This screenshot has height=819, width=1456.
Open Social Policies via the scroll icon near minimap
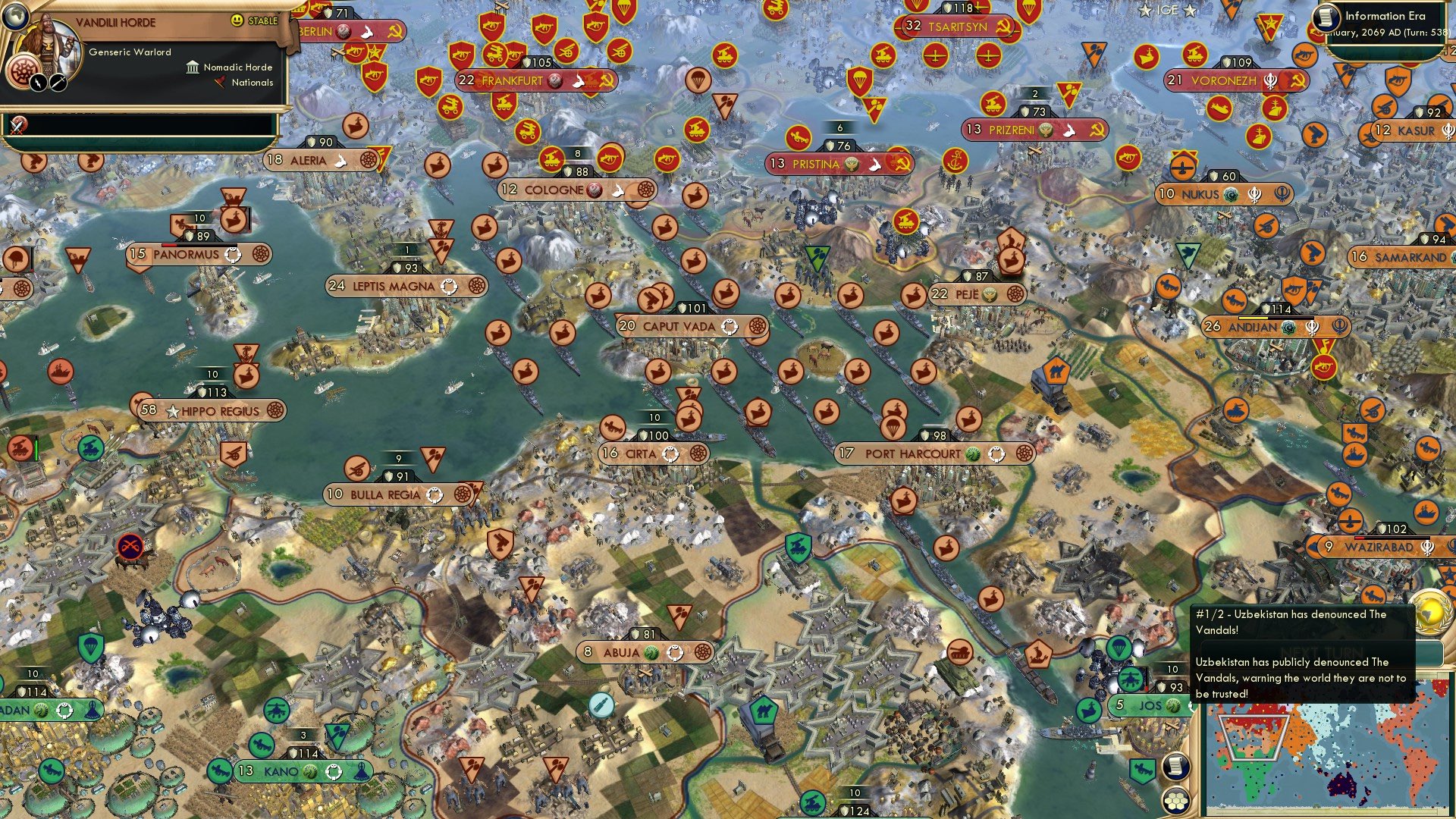[1176, 767]
